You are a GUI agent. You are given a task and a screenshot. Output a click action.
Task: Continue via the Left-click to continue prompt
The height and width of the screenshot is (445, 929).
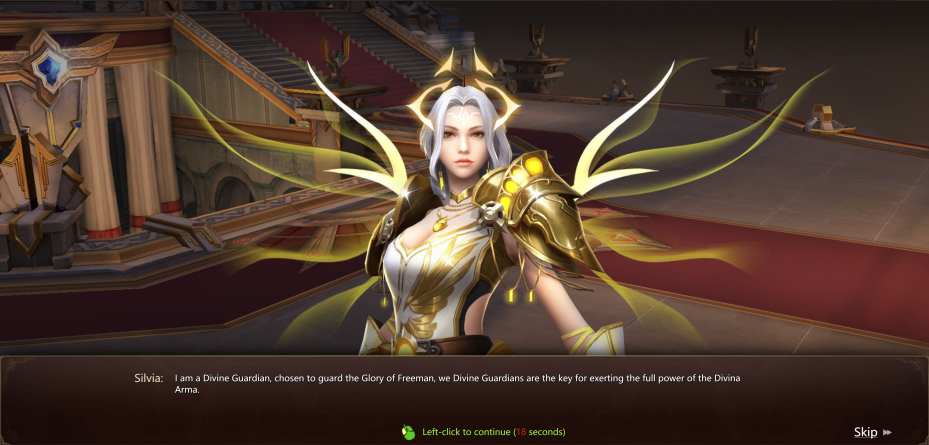tap(484, 432)
